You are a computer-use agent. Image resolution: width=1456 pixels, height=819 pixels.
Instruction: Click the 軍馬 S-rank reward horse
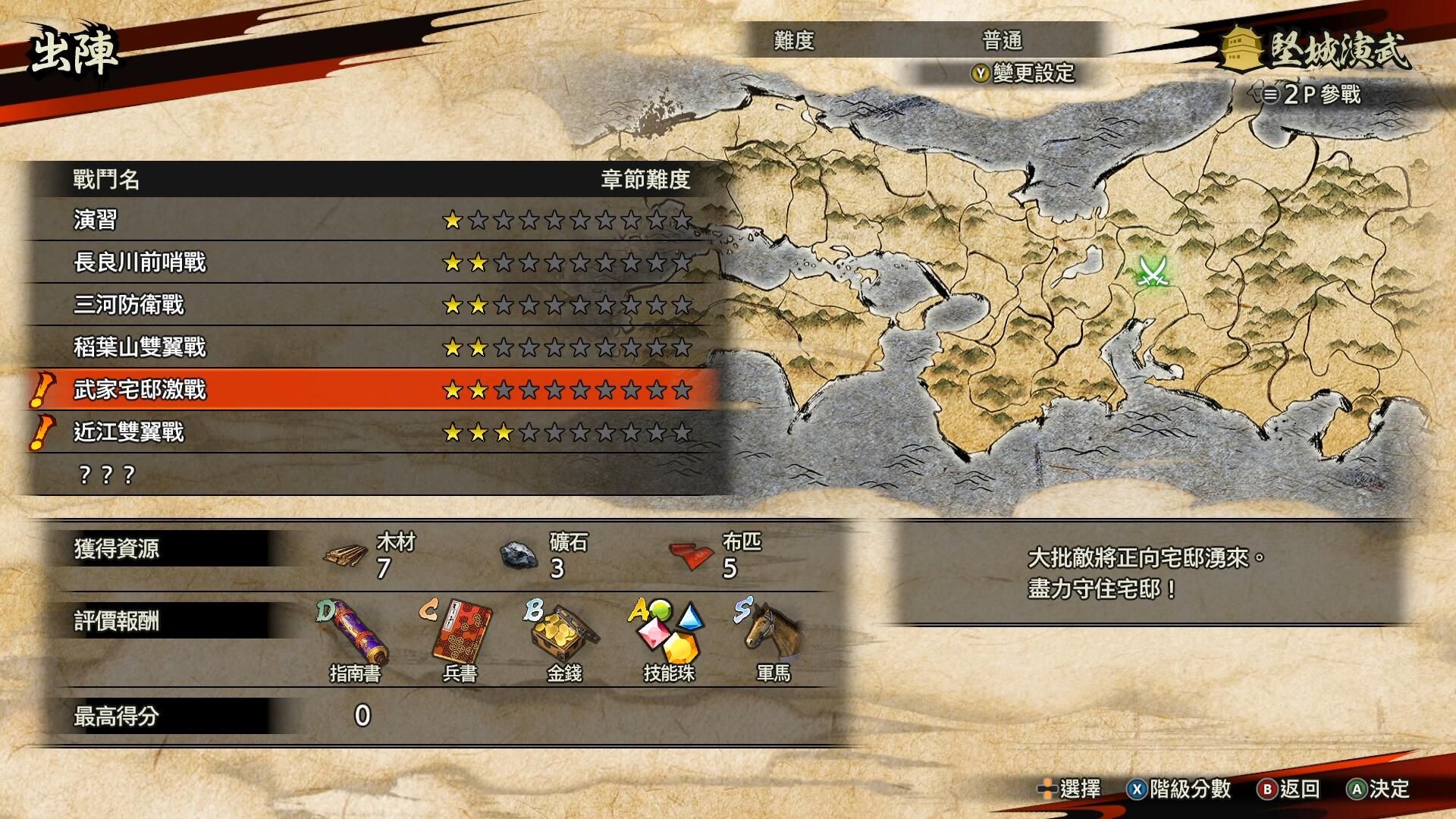[x=773, y=631]
